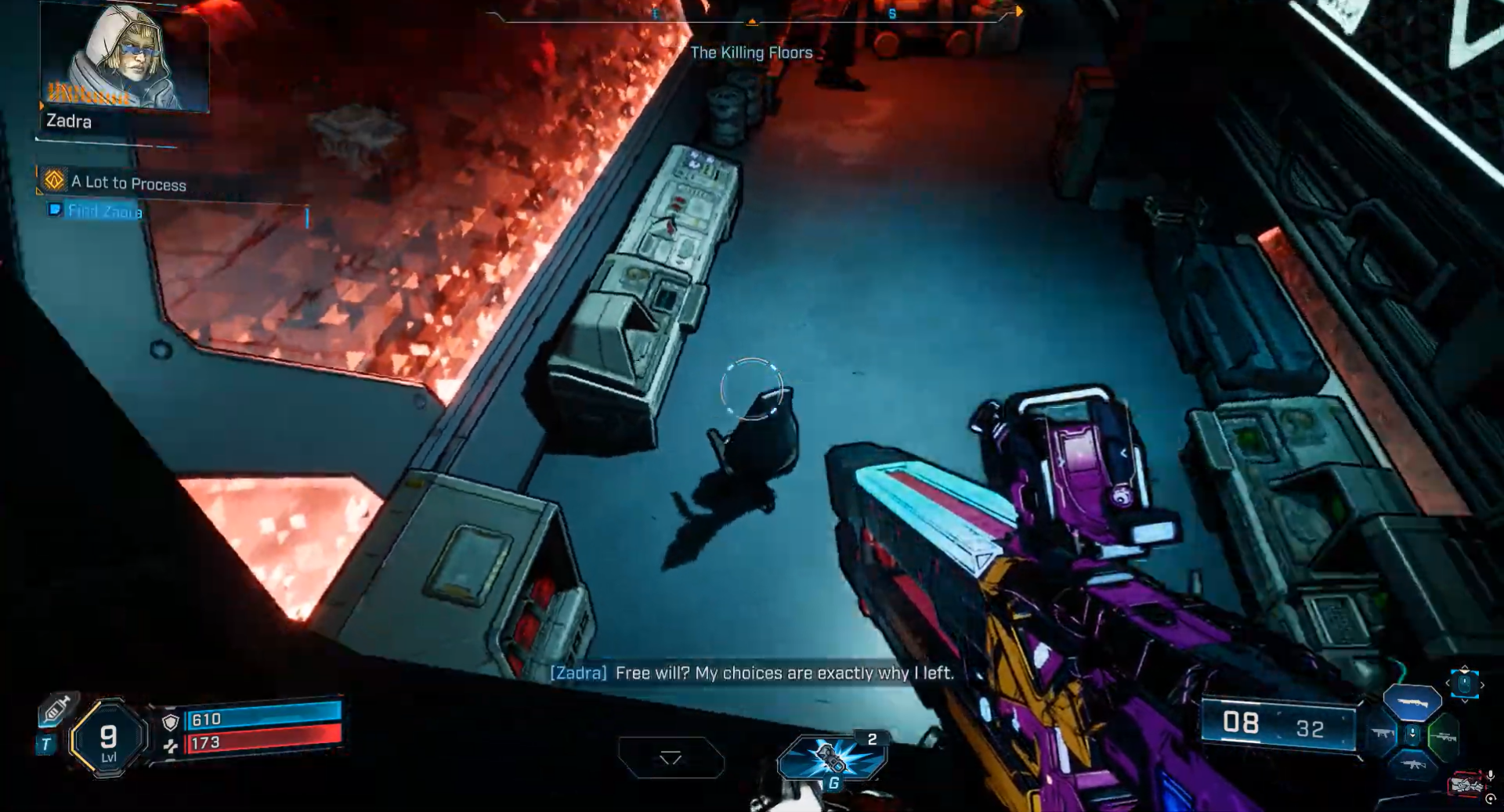Image resolution: width=1504 pixels, height=812 pixels.
Task: Equip the assault rifle in the bottom slot
Action: 1412,764
